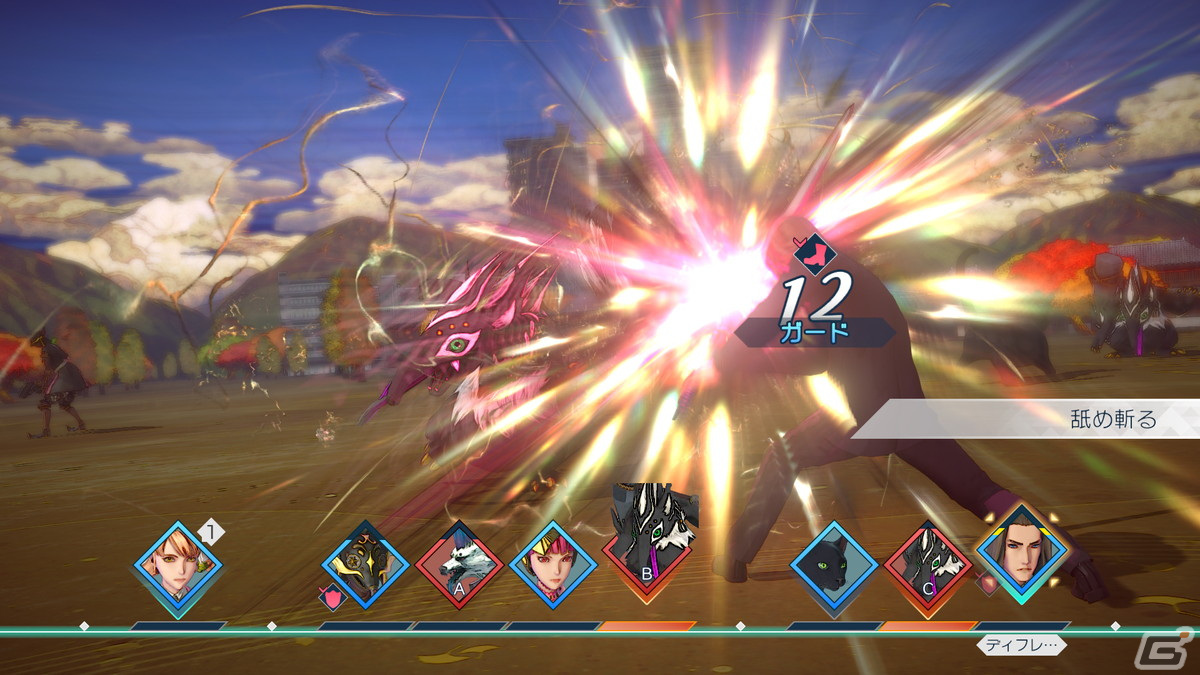Target the white wolf enemy marked A
Viewport: 1200px width, 675px height.
coord(459,567)
